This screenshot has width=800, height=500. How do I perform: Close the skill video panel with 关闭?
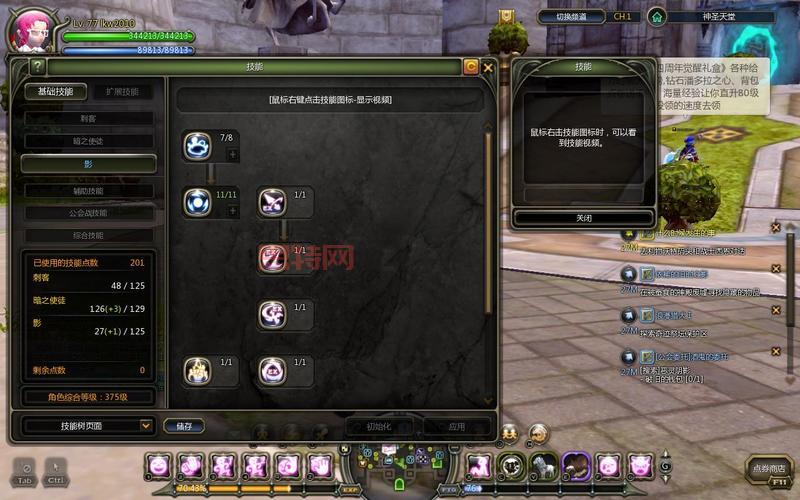coord(583,218)
